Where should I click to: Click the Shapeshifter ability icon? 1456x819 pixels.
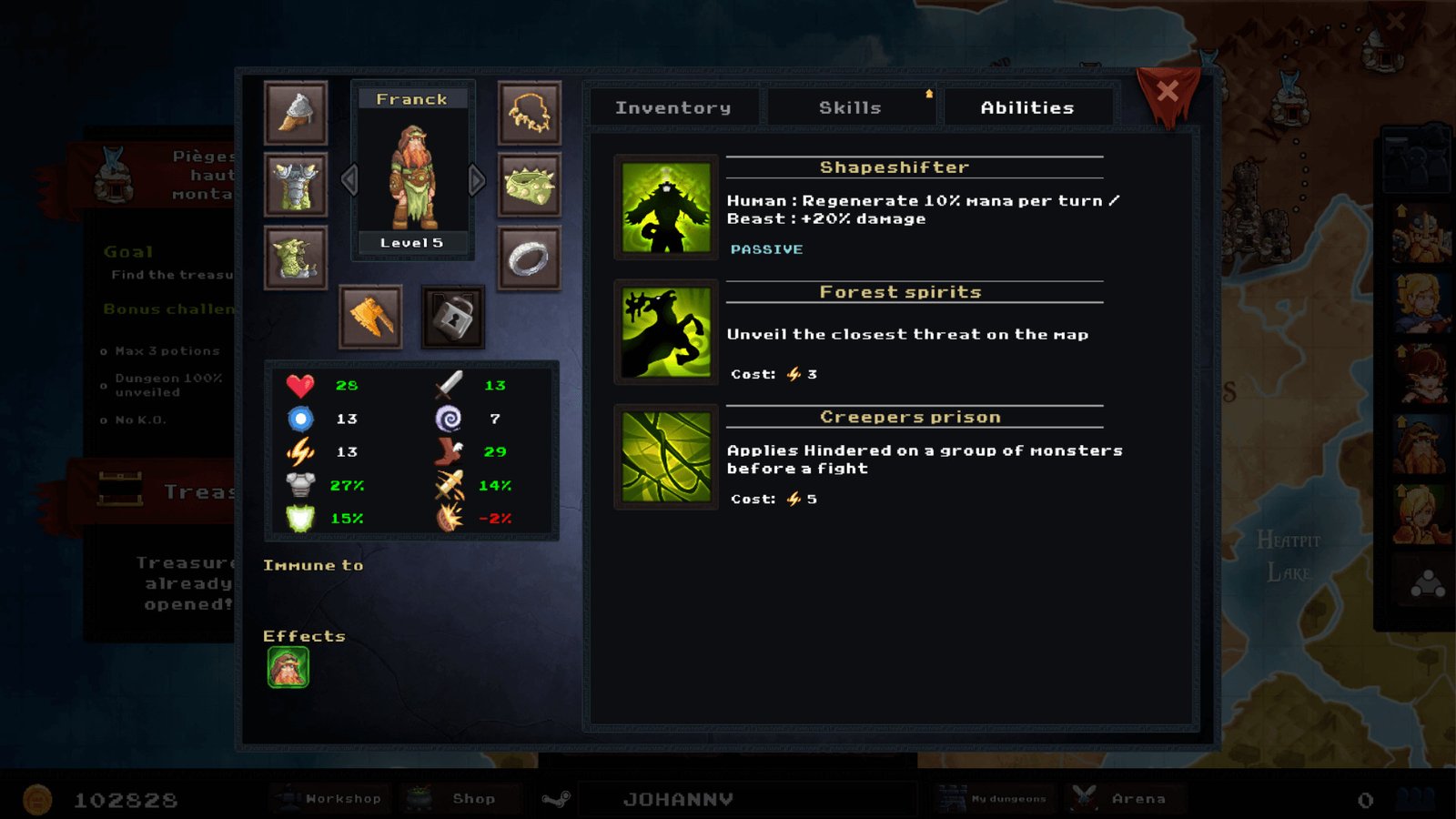tap(666, 207)
